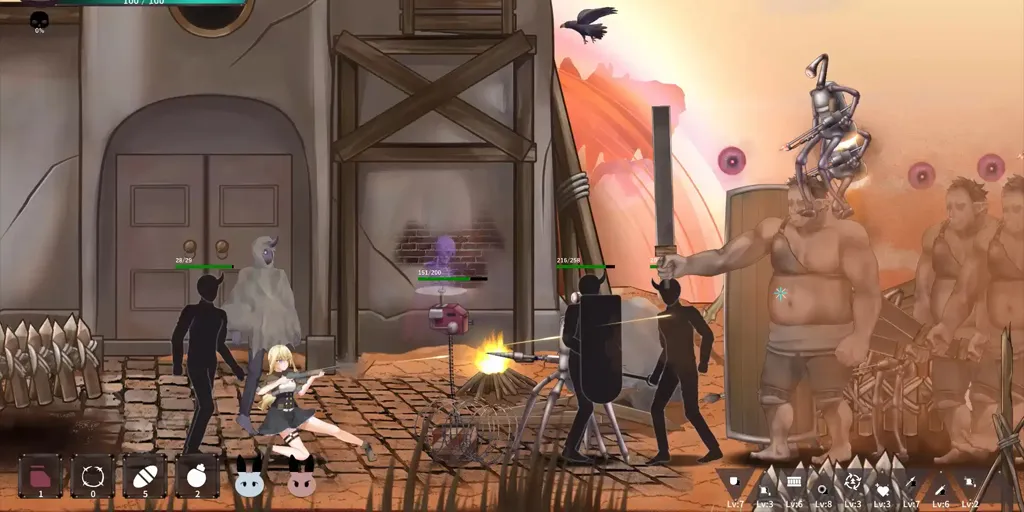Viewport: 1024px width, 512px height.
Task: Select the sparkling heart skill icon
Action: [x=882, y=488]
